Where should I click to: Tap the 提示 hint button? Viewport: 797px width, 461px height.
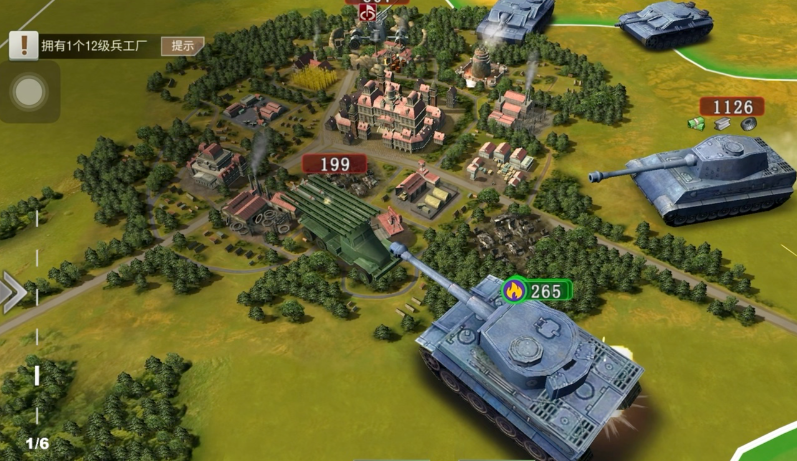point(182,45)
